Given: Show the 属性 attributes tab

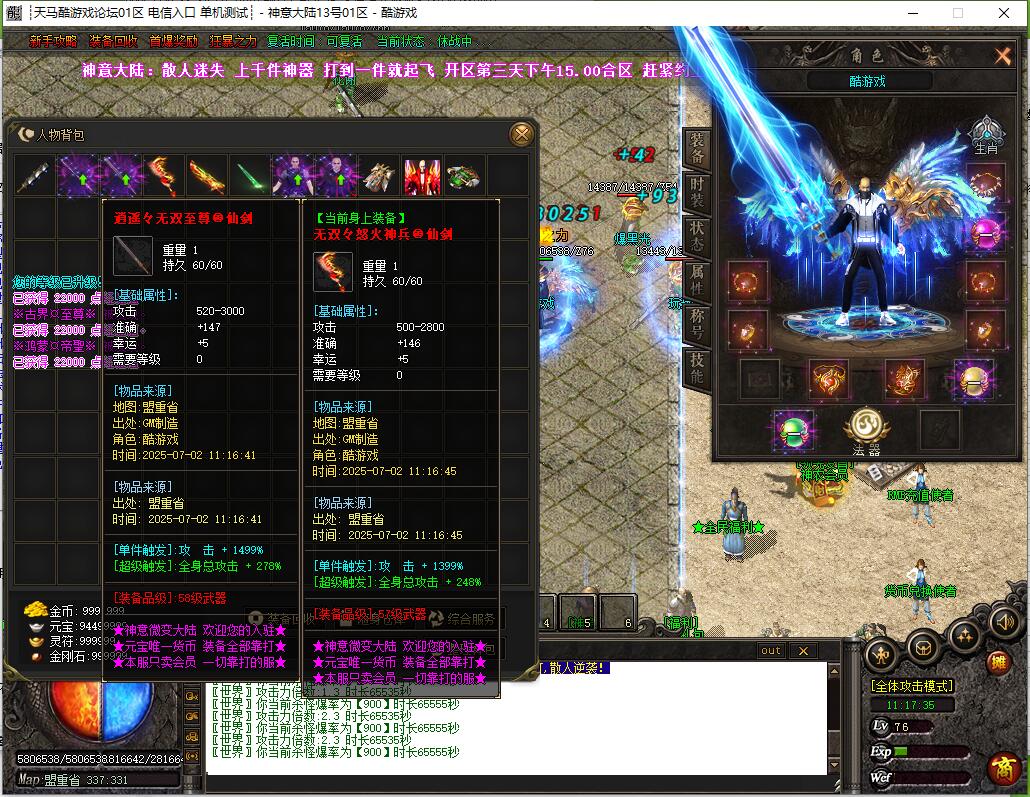Looking at the screenshot, I should coord(697,280).
